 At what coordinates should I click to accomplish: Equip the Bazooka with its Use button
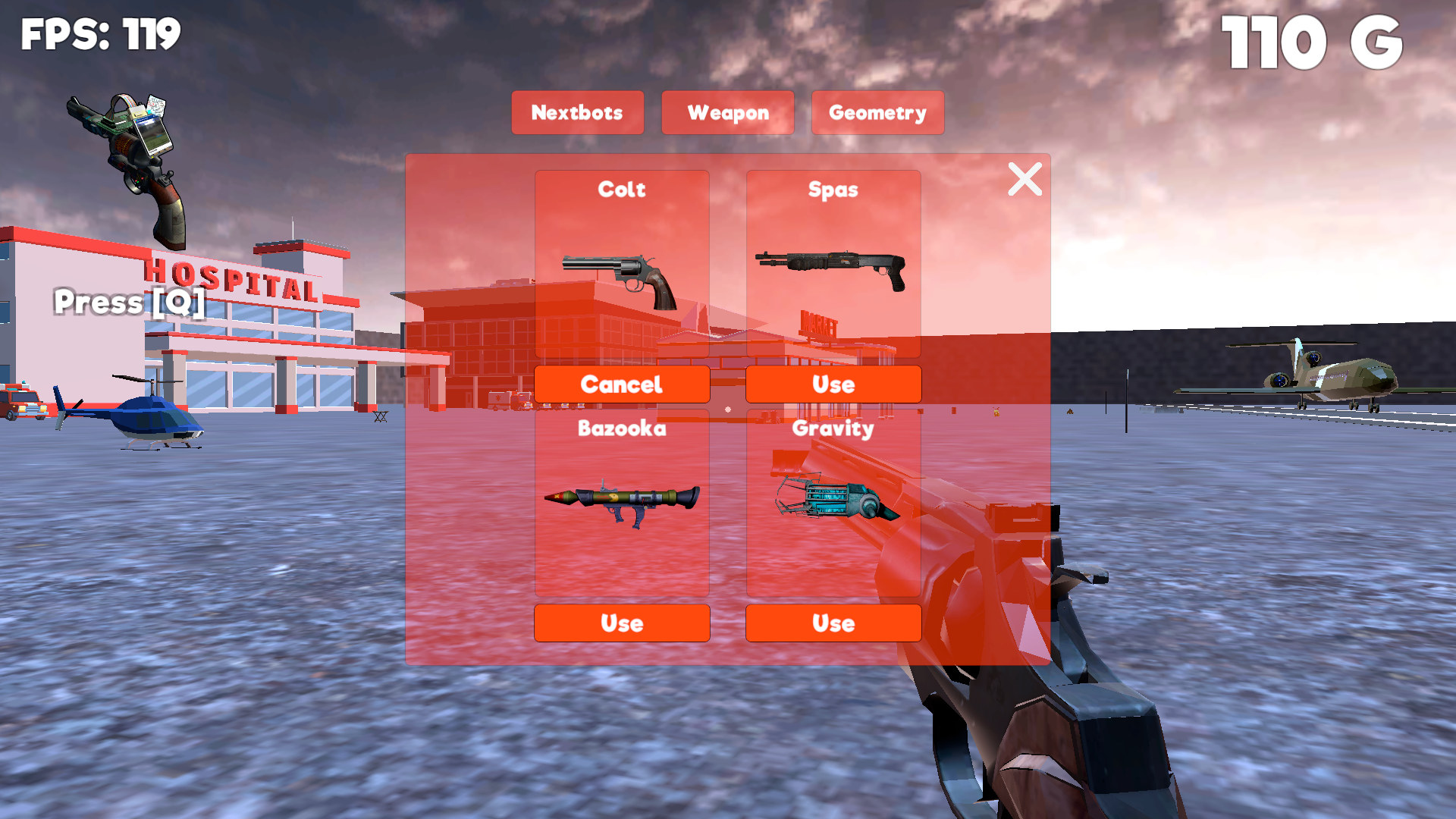click(x=622, y=623)
